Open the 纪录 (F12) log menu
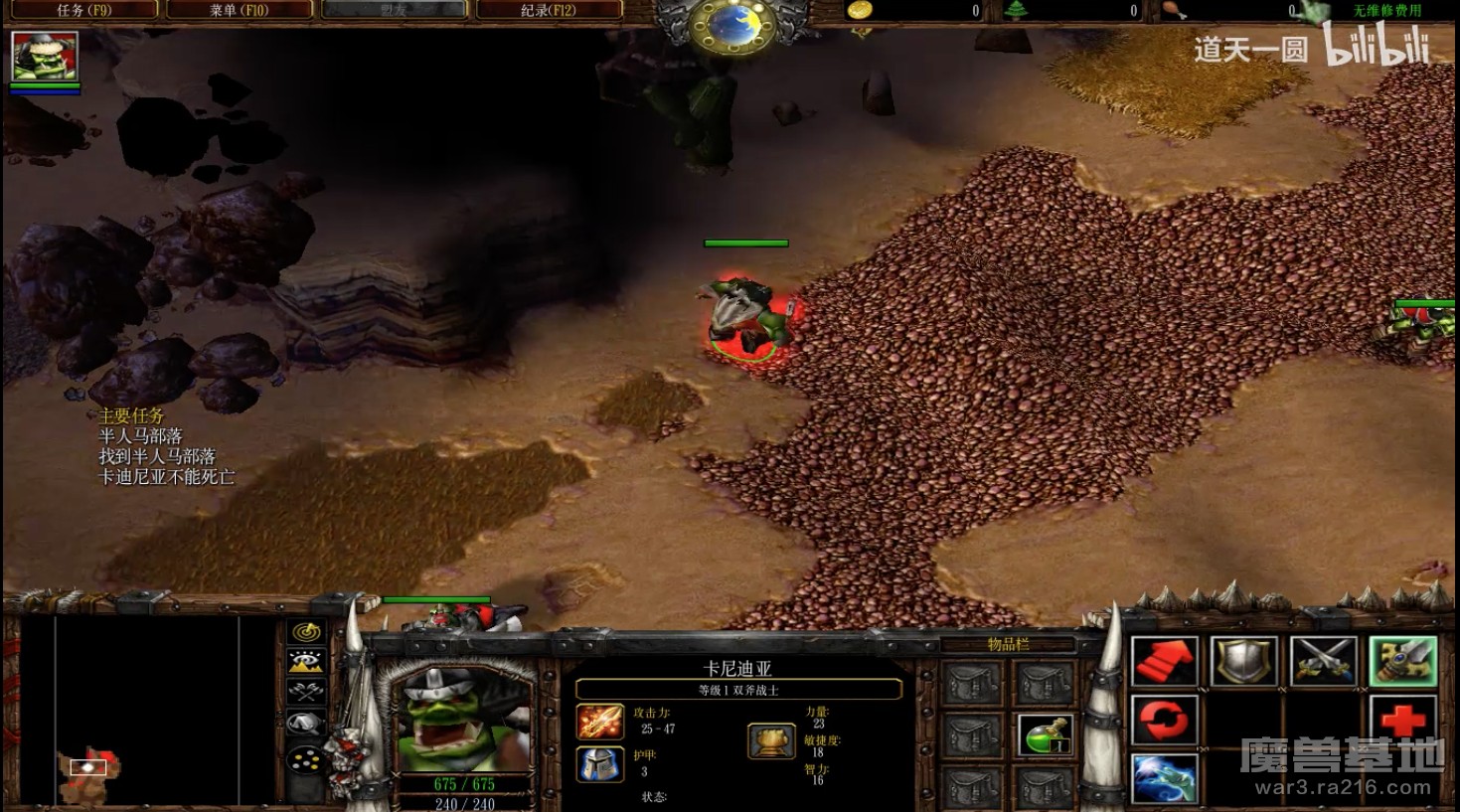This screenshot has width=1460, height=812. tap(549, 10)
